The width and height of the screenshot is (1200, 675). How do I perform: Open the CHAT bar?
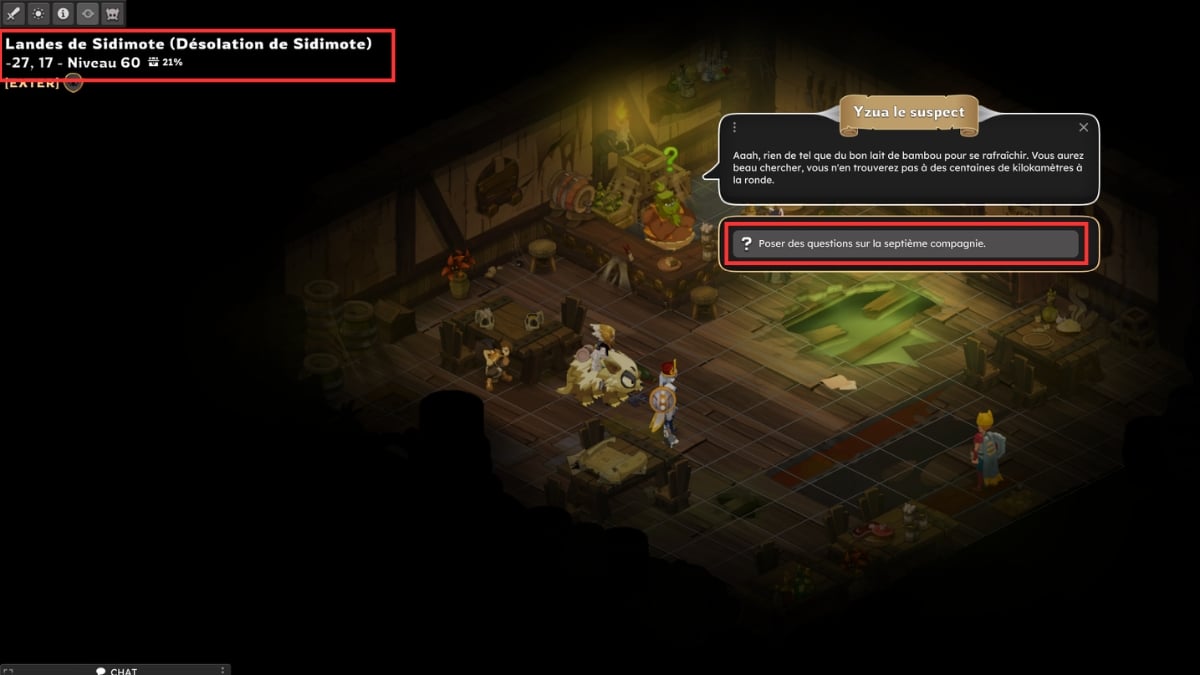tap(116, 670)
